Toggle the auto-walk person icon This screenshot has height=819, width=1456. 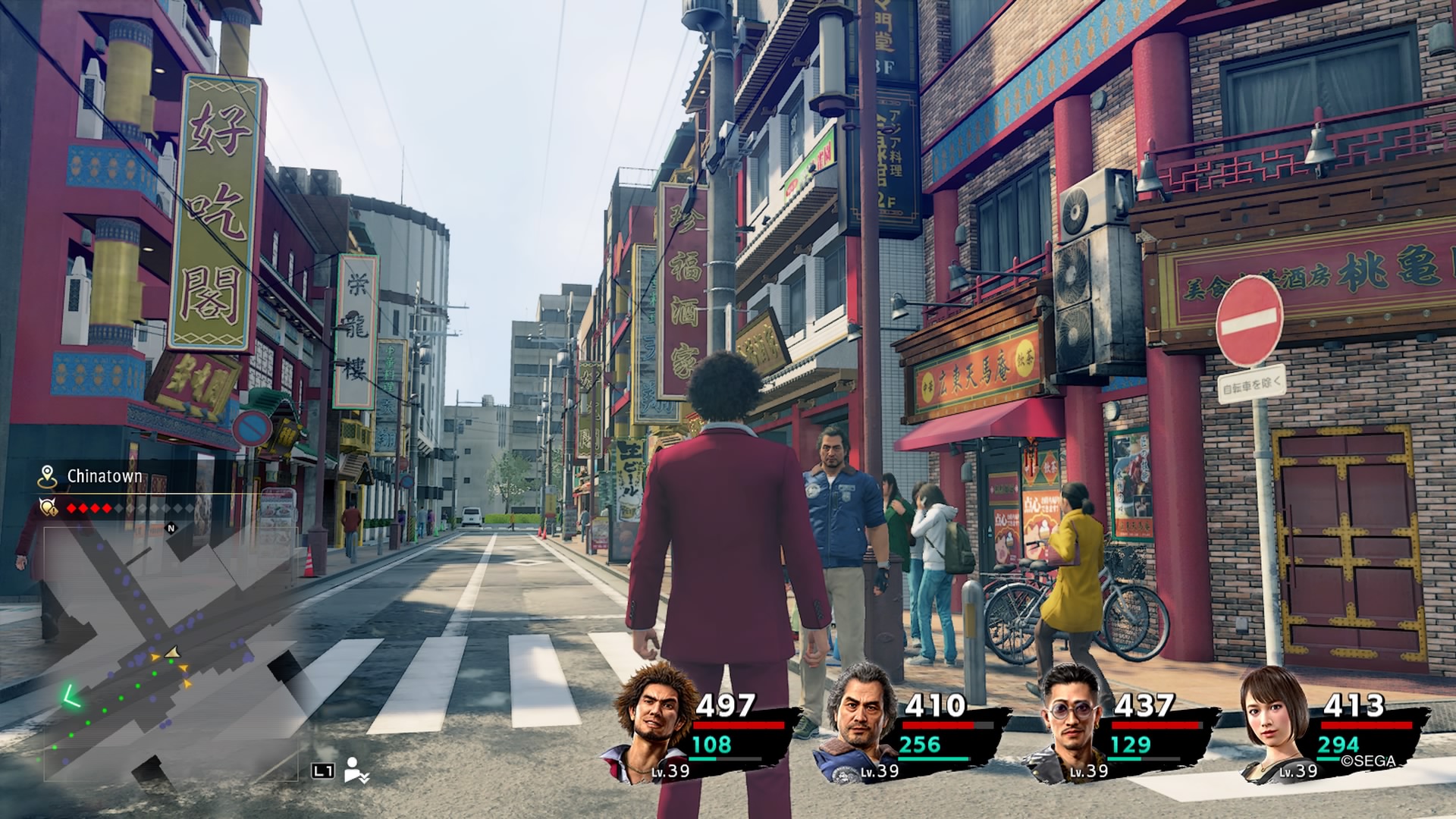pos(356,770)
